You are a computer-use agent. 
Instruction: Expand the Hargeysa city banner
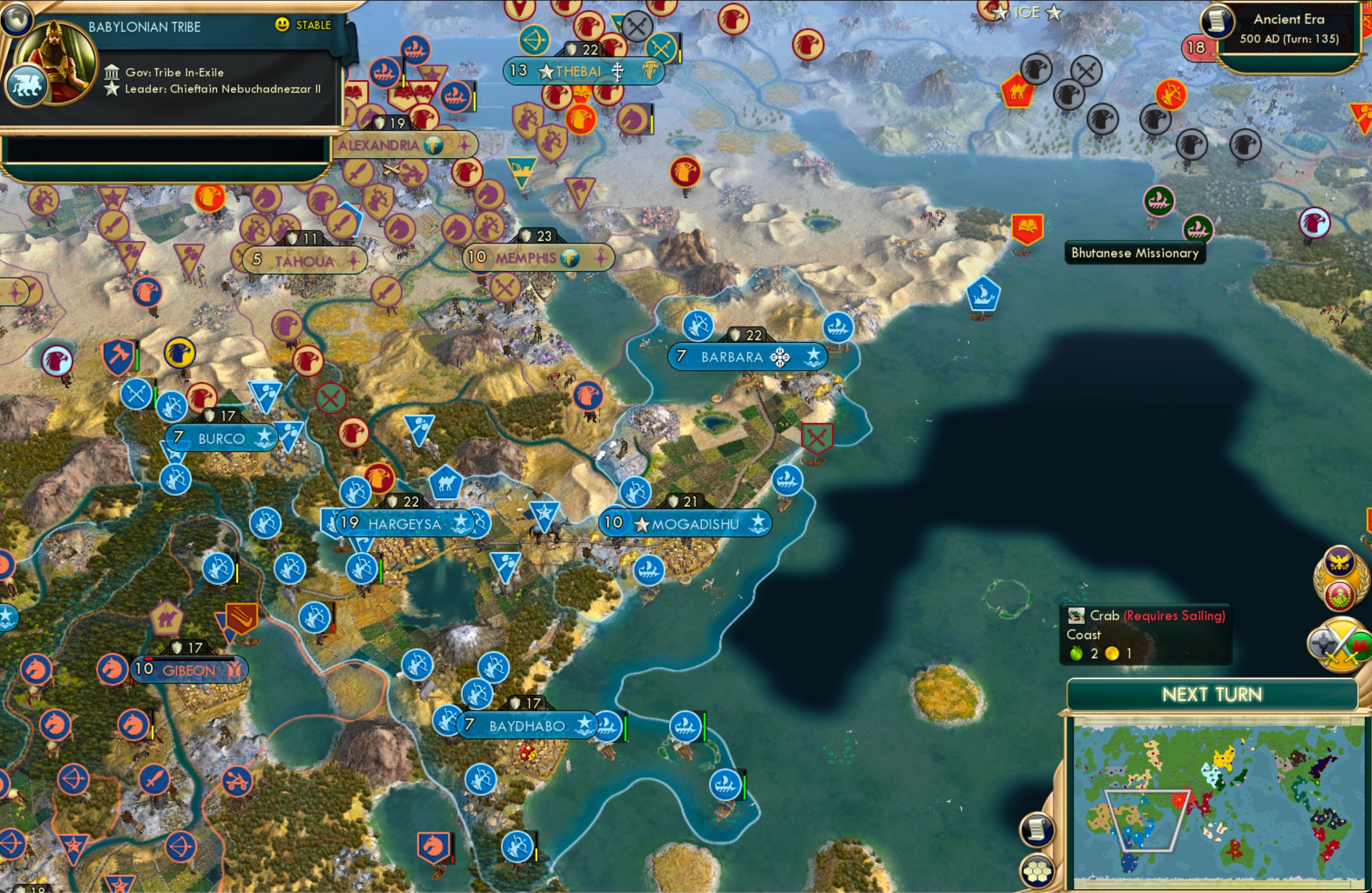coord(404,524)
